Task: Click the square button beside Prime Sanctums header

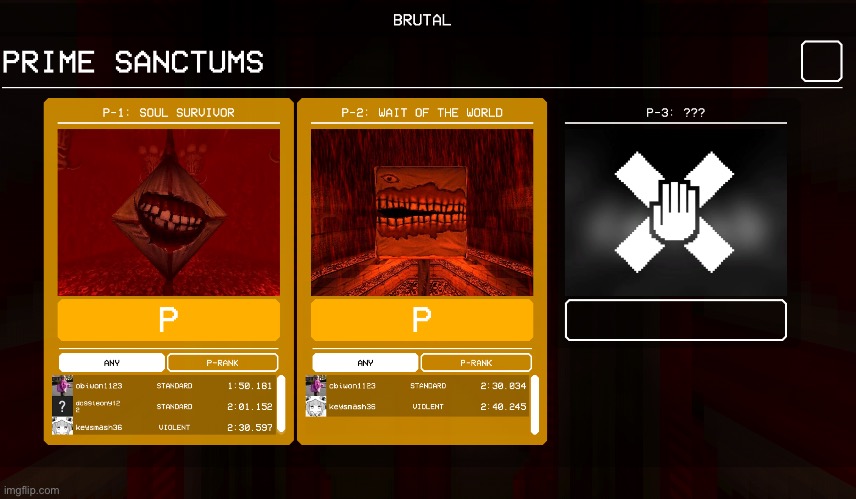Action: click(x=821, y=62)
